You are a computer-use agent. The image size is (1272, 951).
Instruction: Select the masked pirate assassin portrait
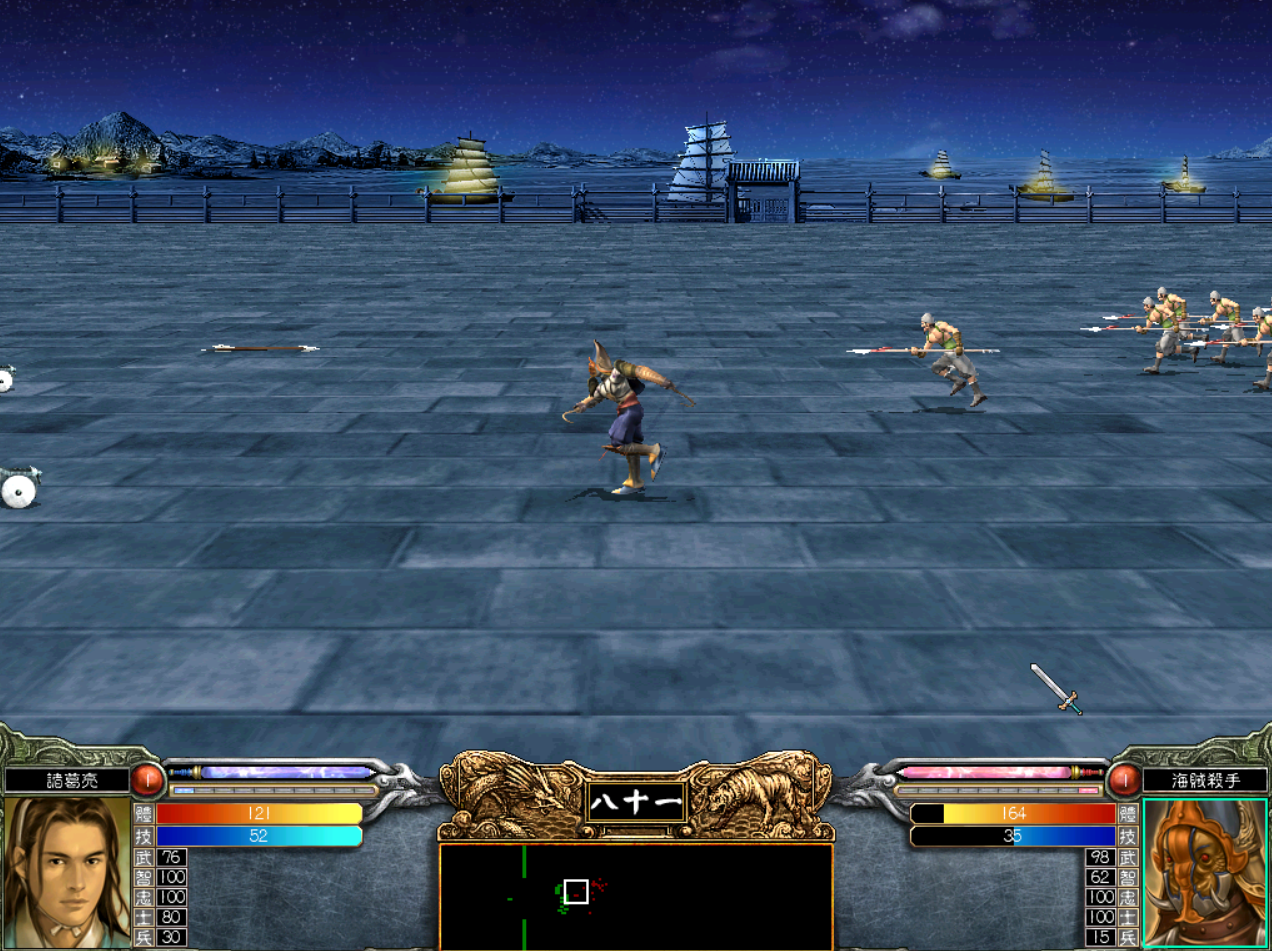(x=1205, y=872)
